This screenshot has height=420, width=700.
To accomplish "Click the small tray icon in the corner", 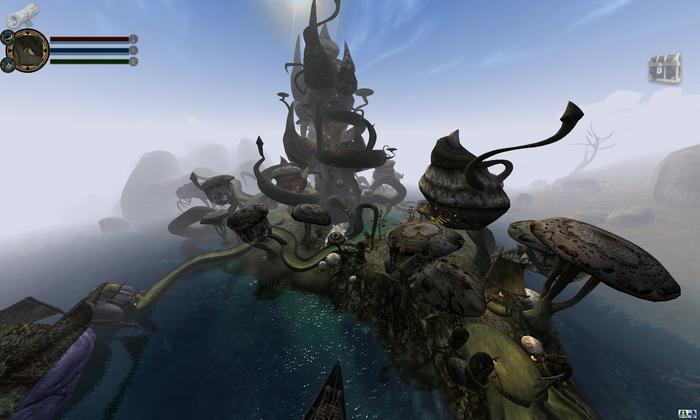I will (688, 413).
